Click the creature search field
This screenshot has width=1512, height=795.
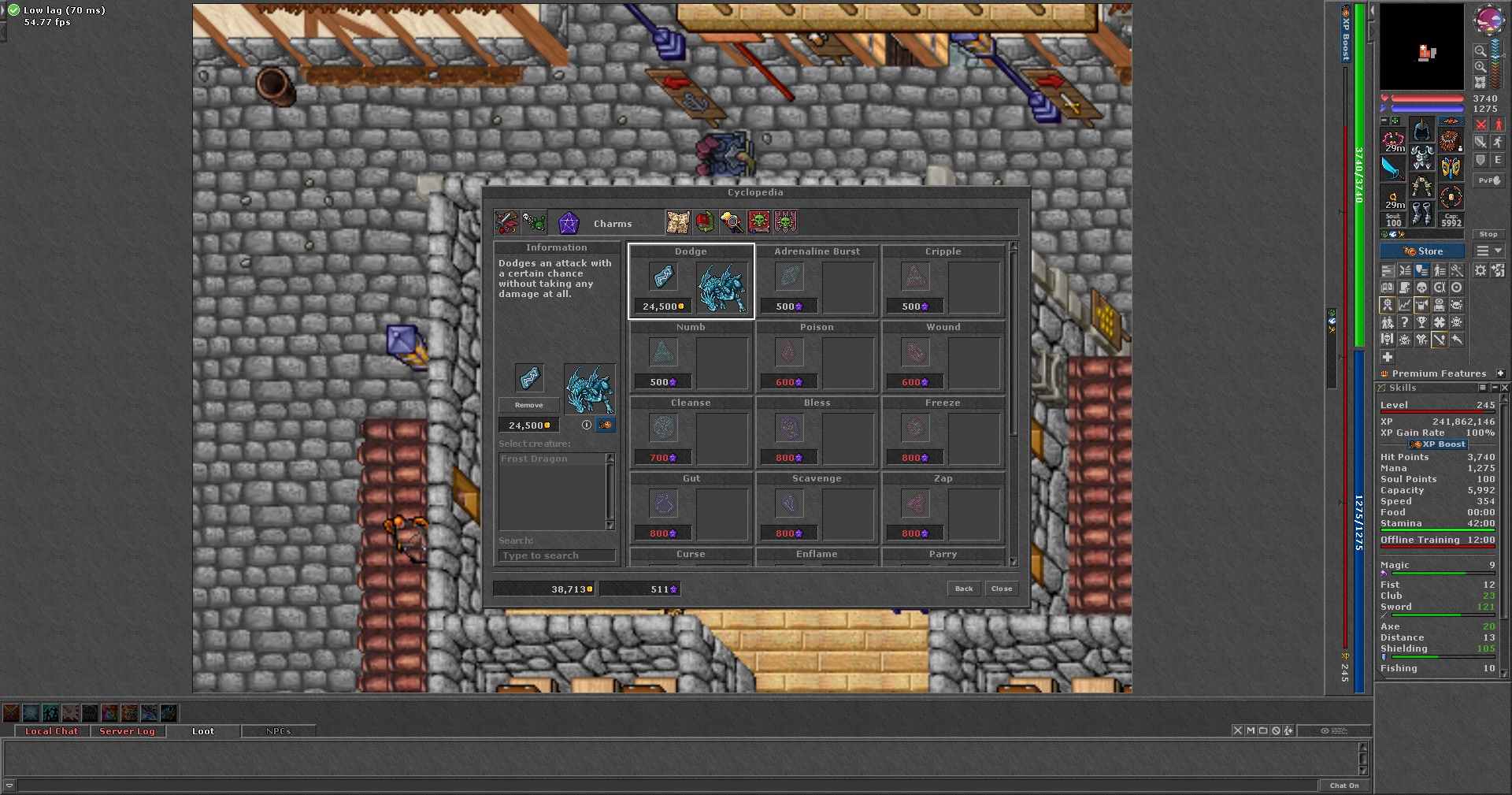557,555
